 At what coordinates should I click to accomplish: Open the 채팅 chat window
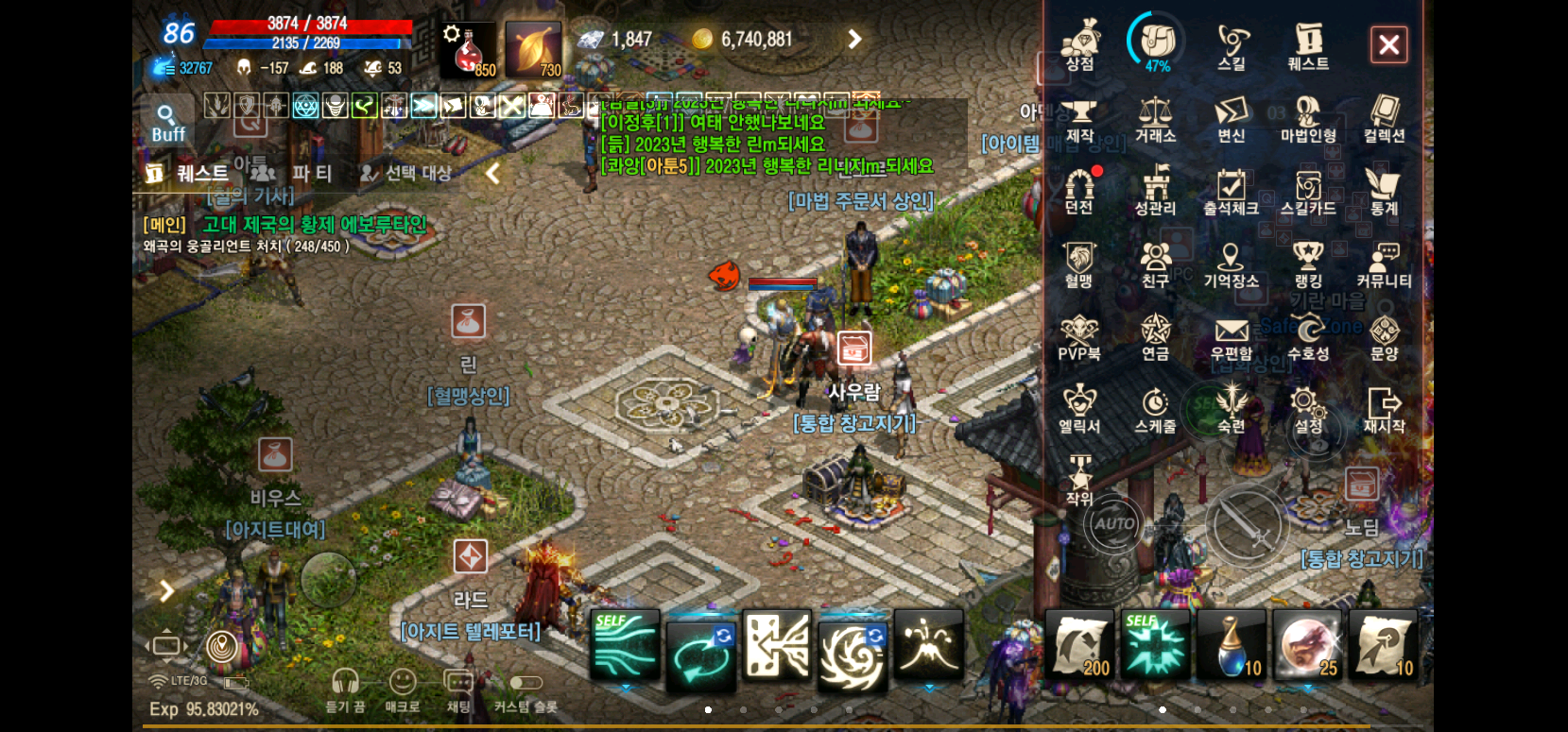click(458, 689)
